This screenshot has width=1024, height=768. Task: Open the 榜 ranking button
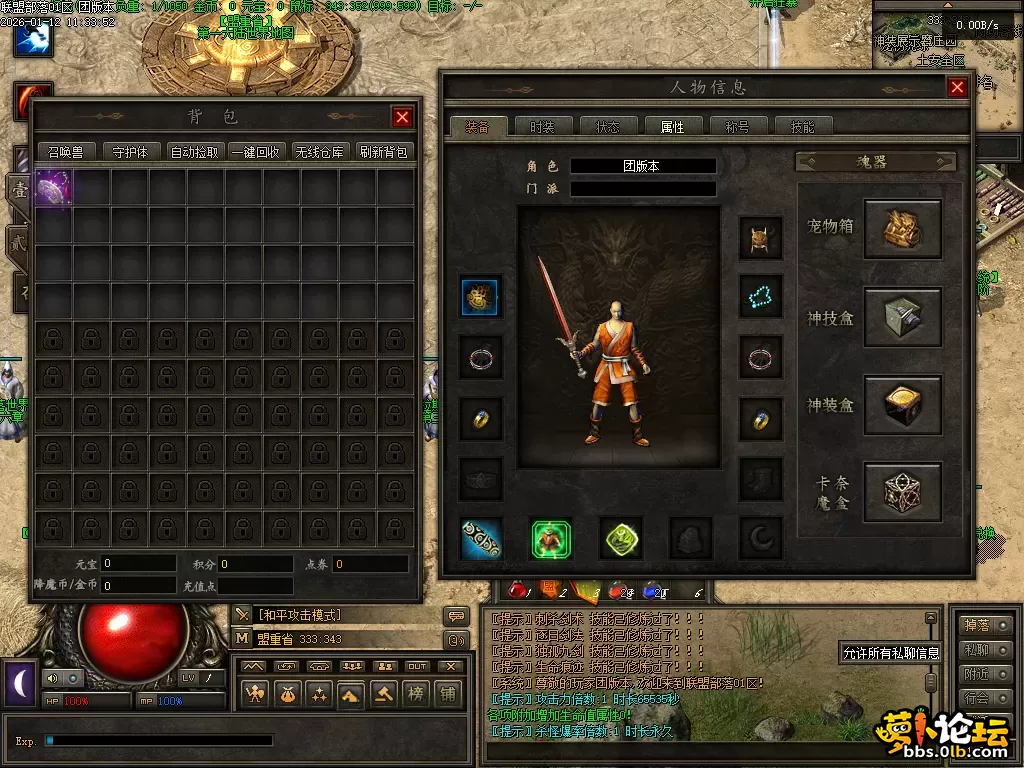pos(415,693)
